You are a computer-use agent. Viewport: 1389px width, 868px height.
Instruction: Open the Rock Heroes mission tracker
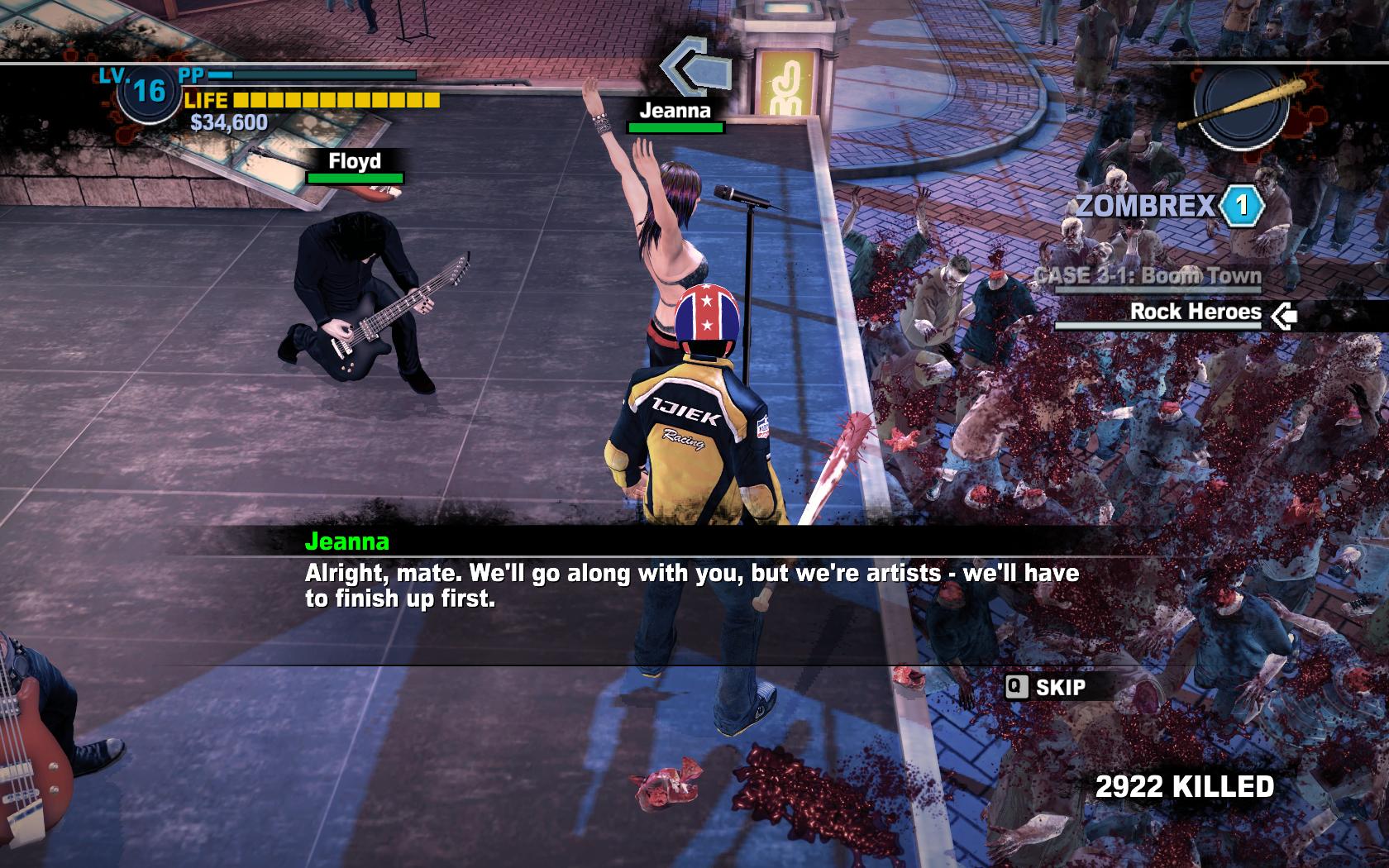pyautogui.click(x=1196, y=312)
